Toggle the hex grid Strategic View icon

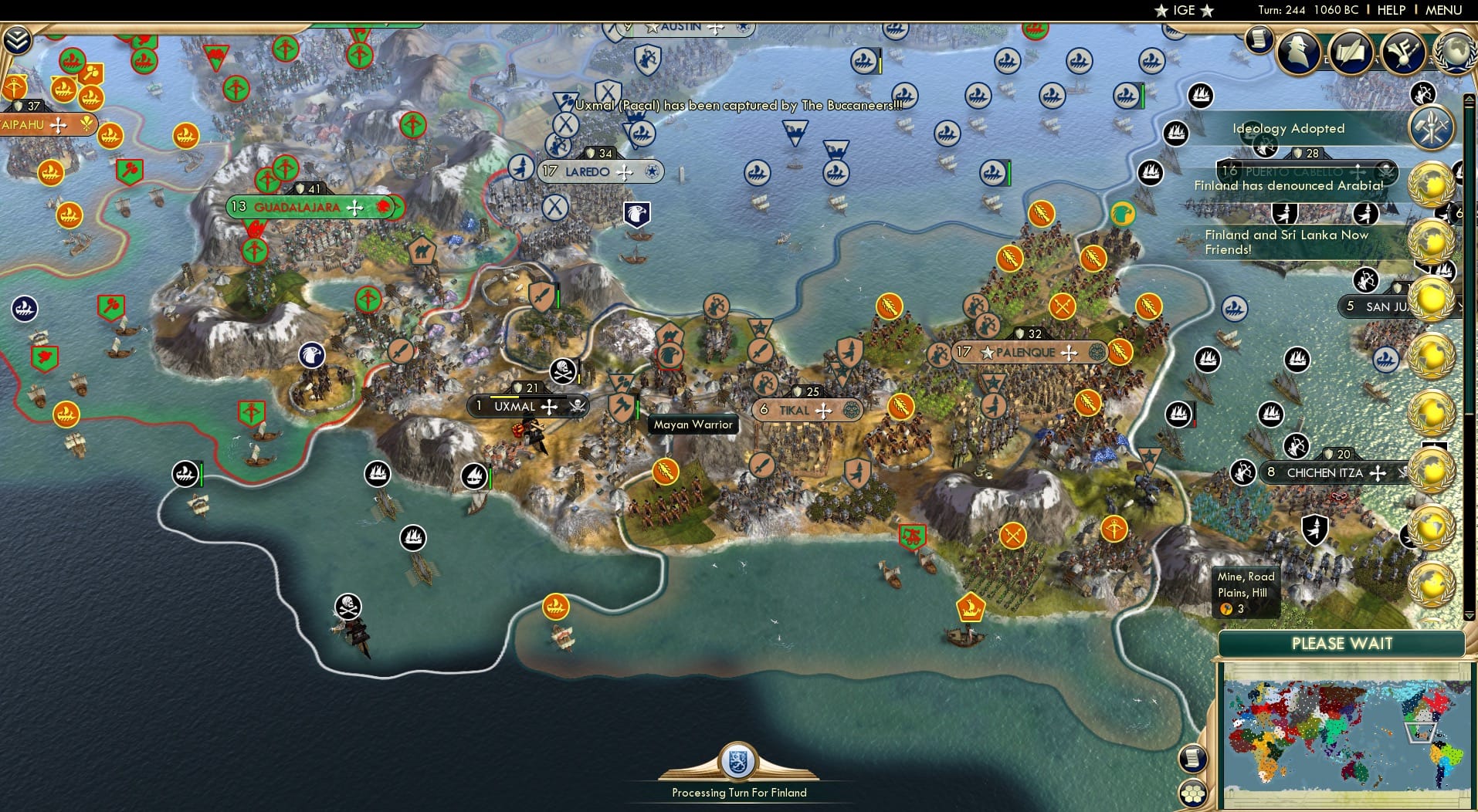coord(1193,795)
